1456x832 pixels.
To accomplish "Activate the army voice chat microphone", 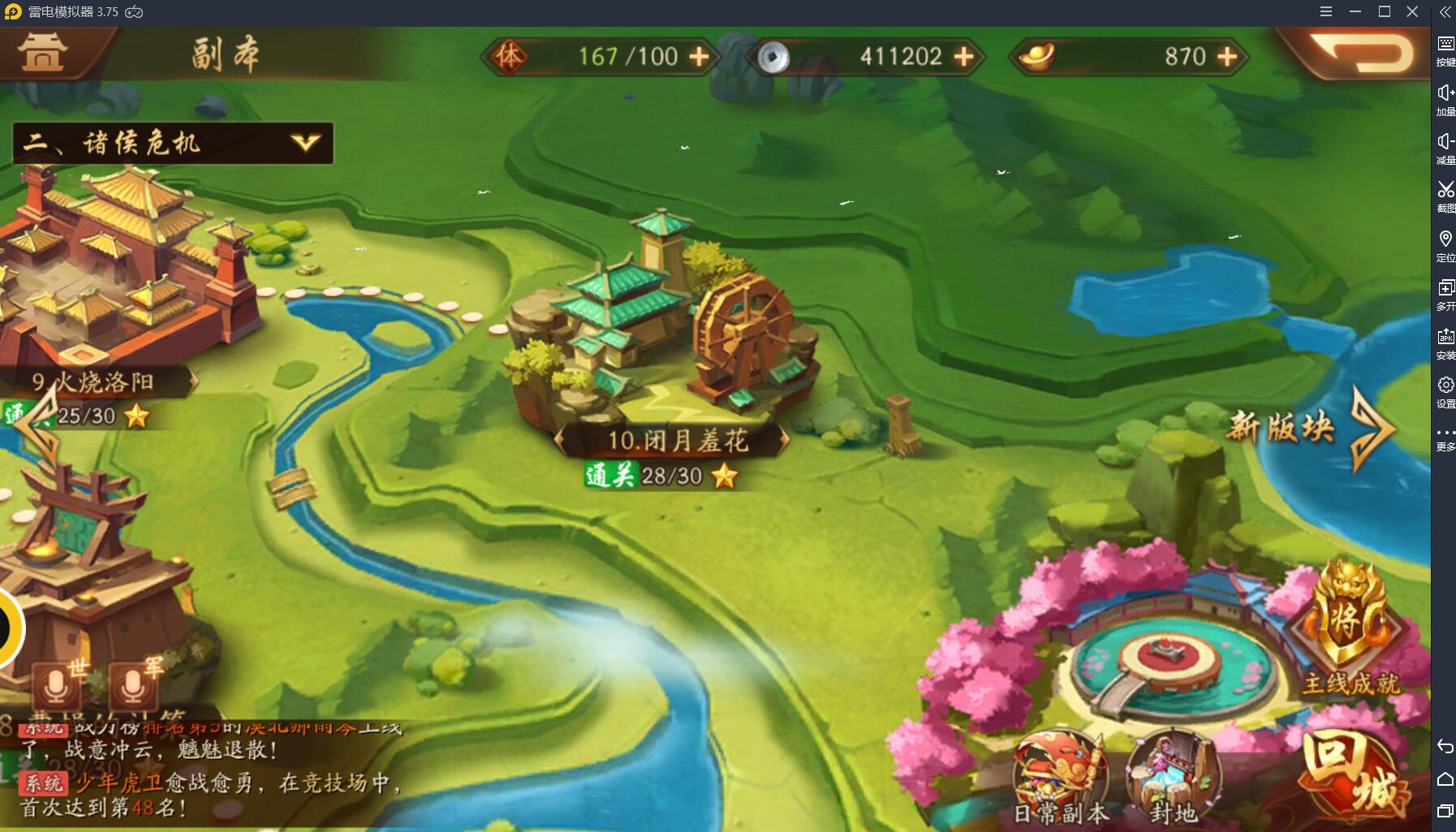I will (133, 687).
